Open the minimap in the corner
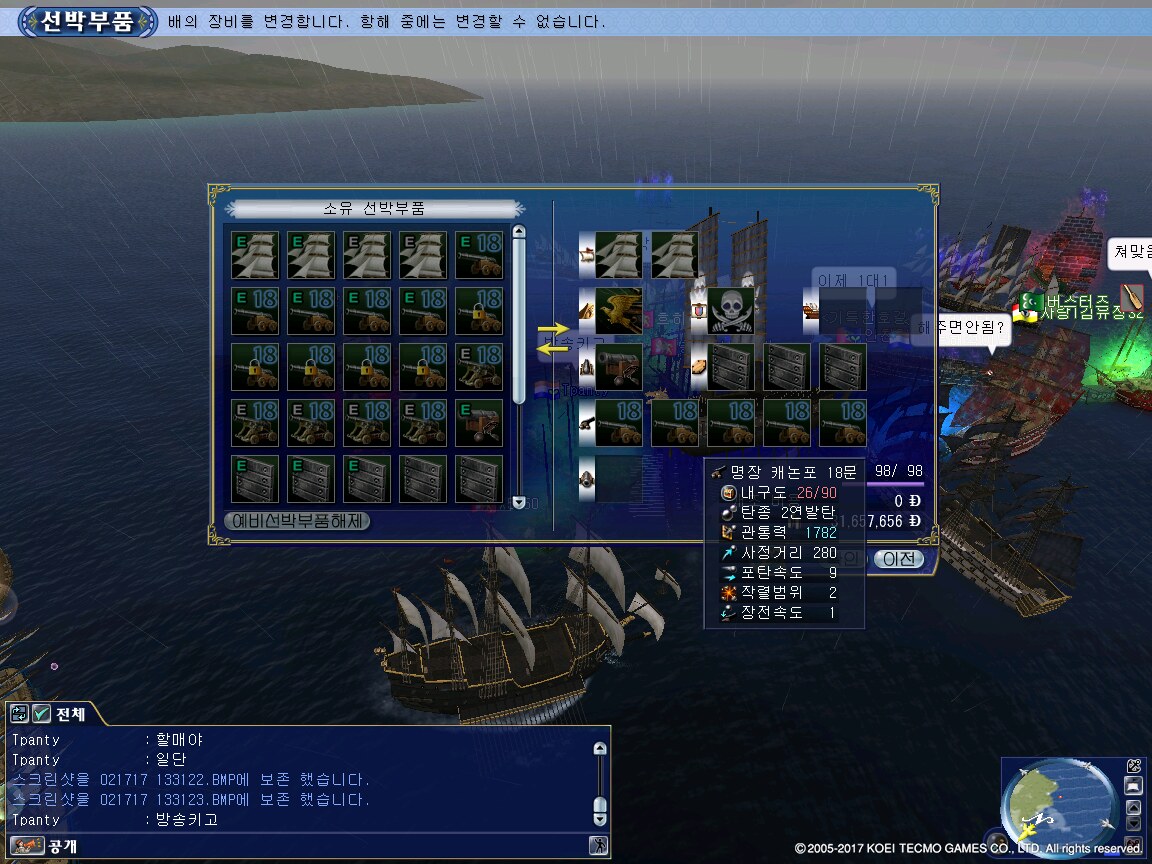 pos(1060,801)
